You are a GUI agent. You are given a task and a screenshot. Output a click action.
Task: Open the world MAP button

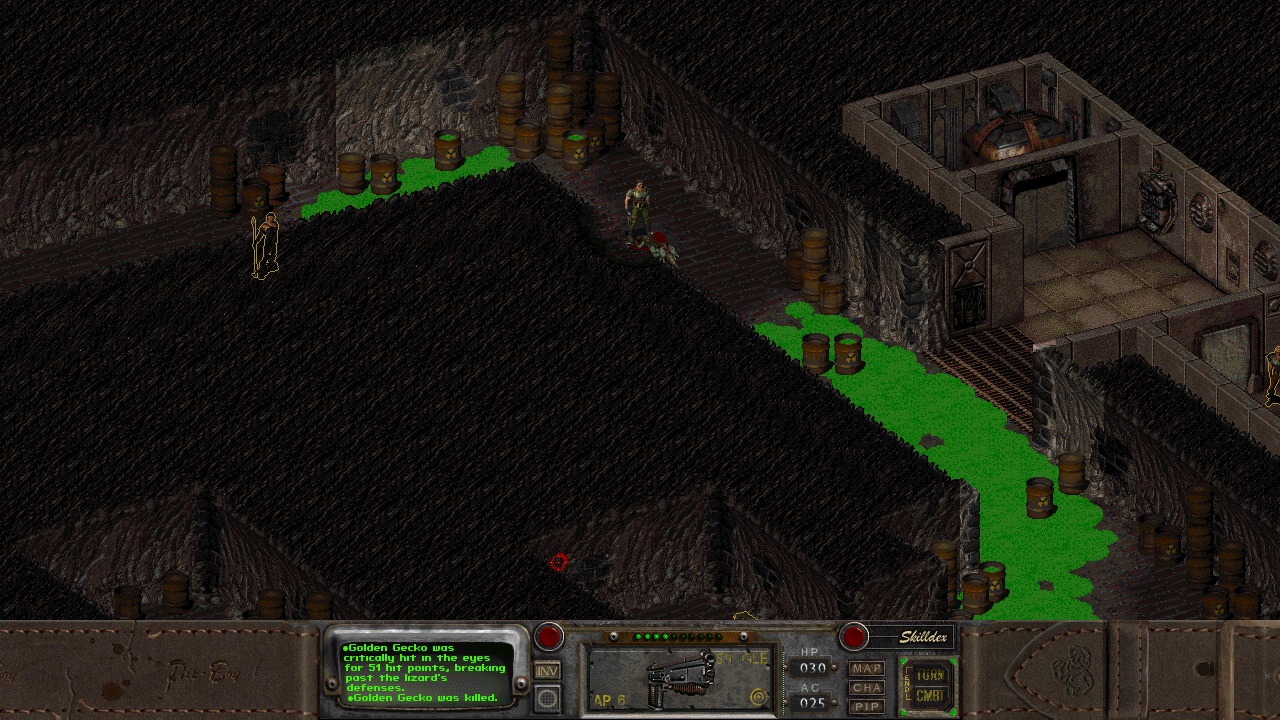[x=866, y=668]
